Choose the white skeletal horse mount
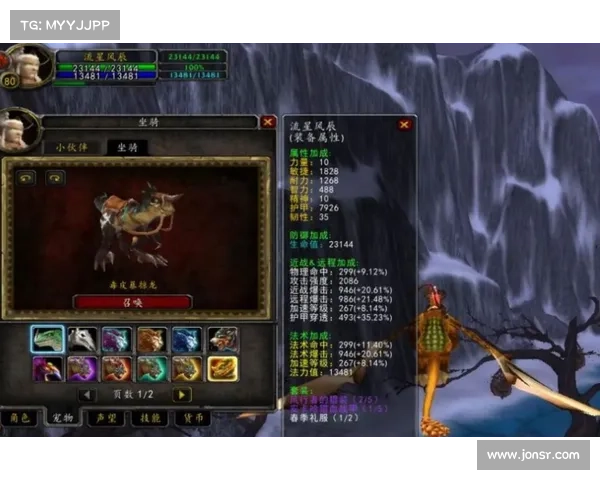Screen dimensions: 600x480 pyautogui.click(x=81, y=339)
